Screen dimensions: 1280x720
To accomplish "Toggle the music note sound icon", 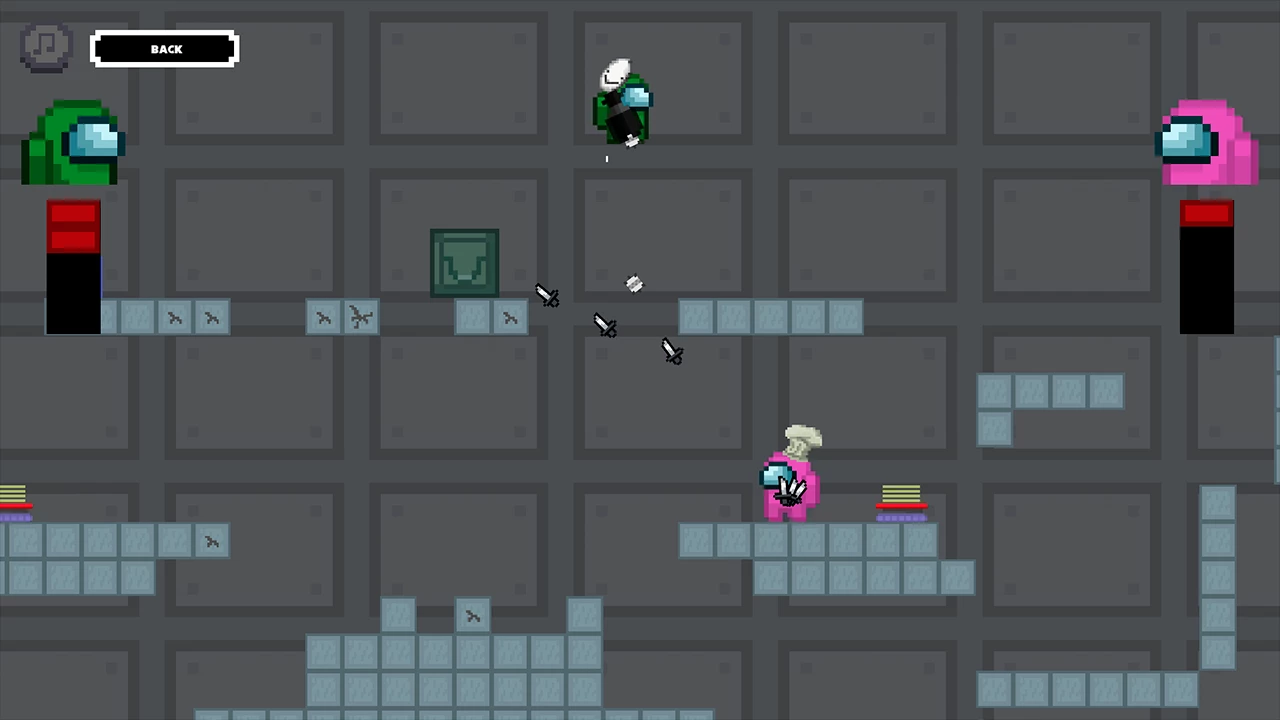I will [45, 46].
